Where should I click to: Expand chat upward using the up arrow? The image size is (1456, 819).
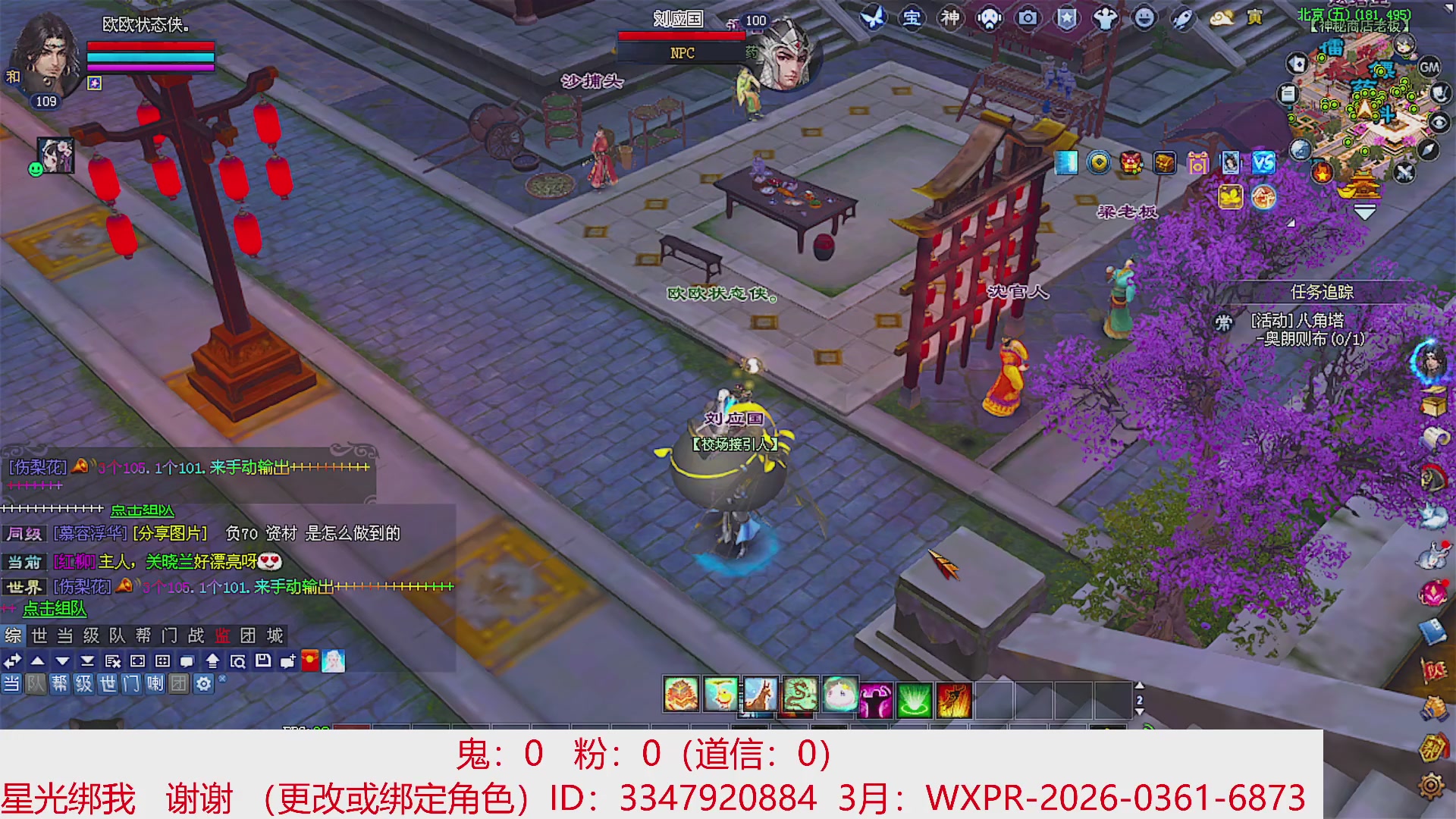pyautogui.click(x=38, y=660)
